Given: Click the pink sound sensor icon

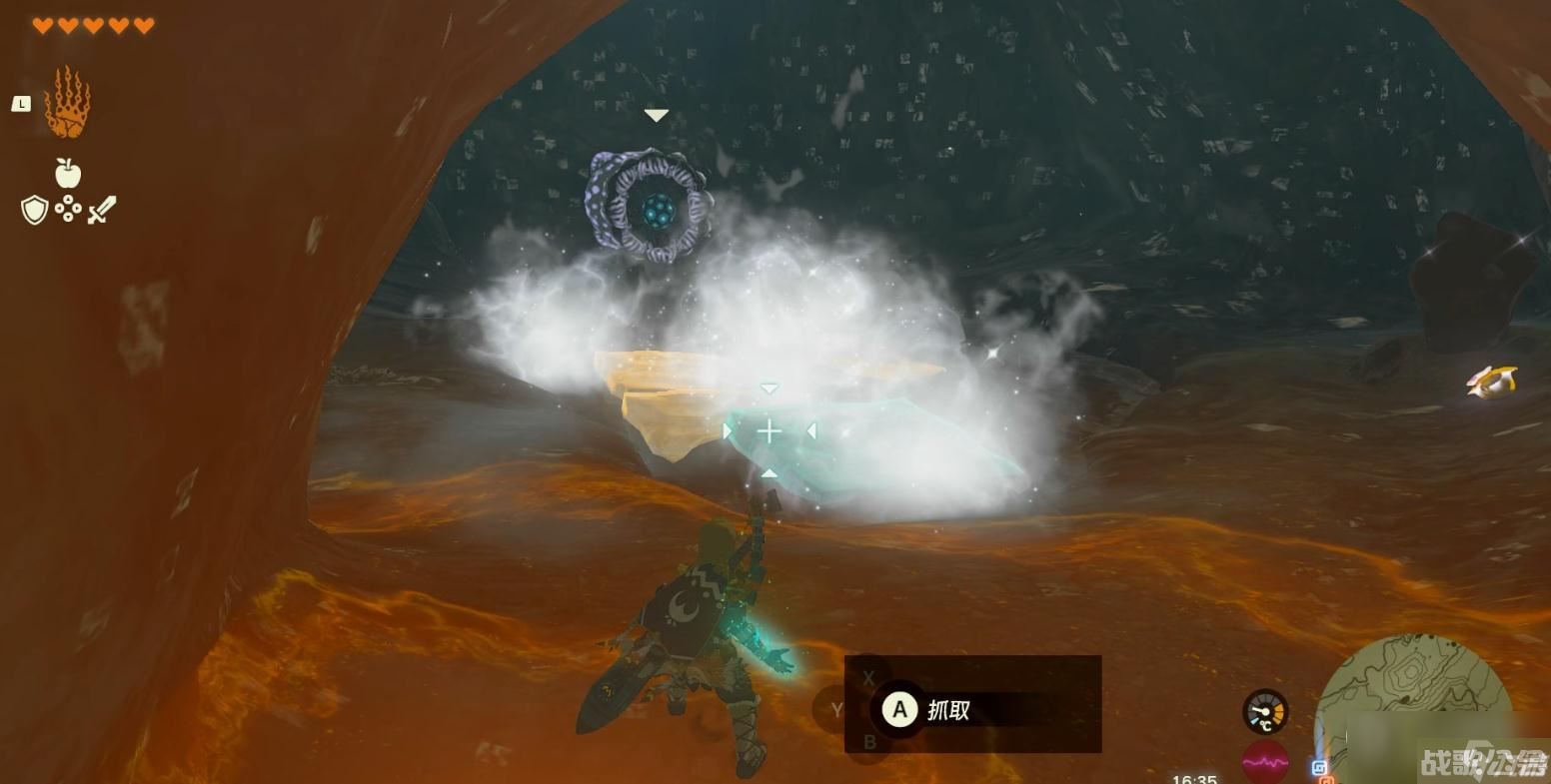Looking at the screenshot, I should 1265,762.
